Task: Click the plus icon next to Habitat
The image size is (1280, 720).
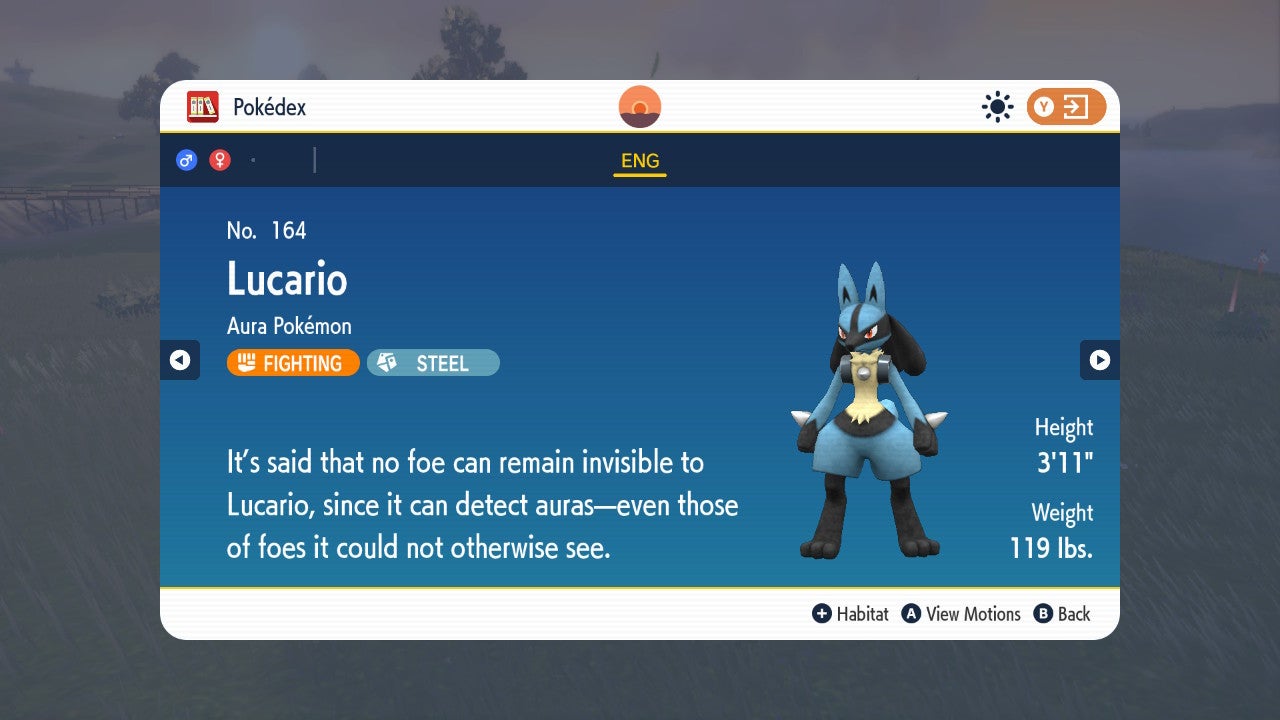Action: pyautogui.click(x=820, y=614)
